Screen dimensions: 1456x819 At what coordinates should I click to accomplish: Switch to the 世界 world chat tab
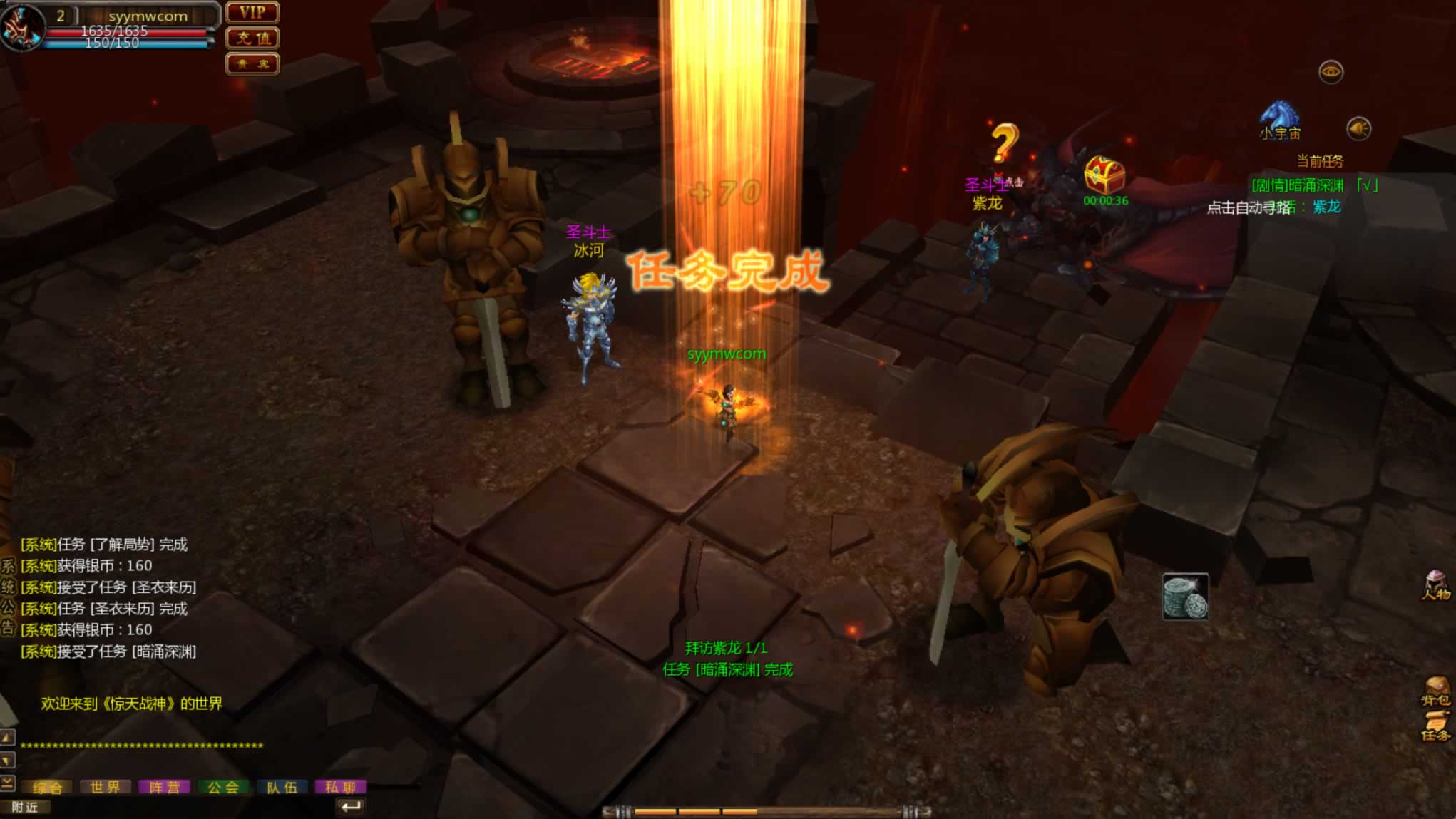pyautogui.click(x=106, y=787)
